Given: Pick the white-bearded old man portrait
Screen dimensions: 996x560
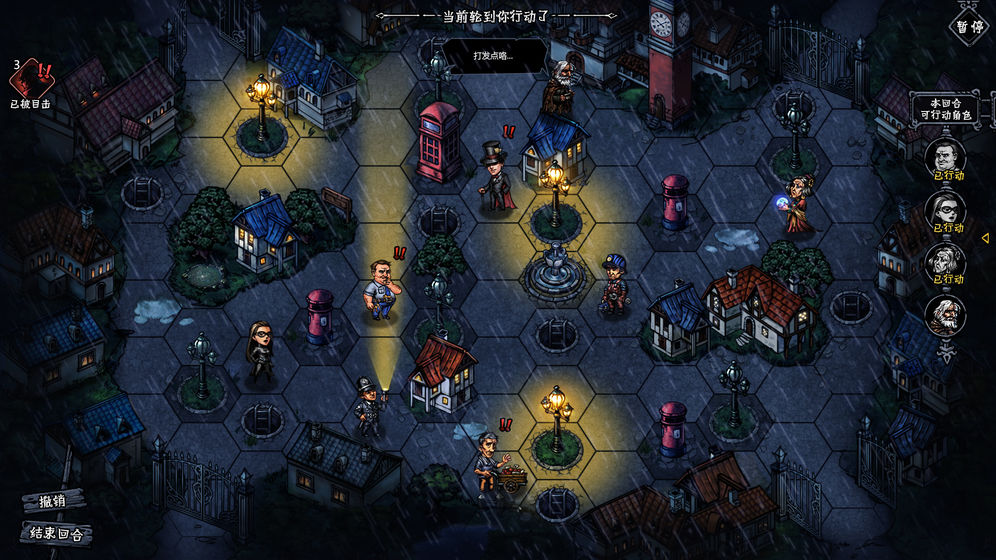Looking at the screenshot, I should (x=944, y=314).
